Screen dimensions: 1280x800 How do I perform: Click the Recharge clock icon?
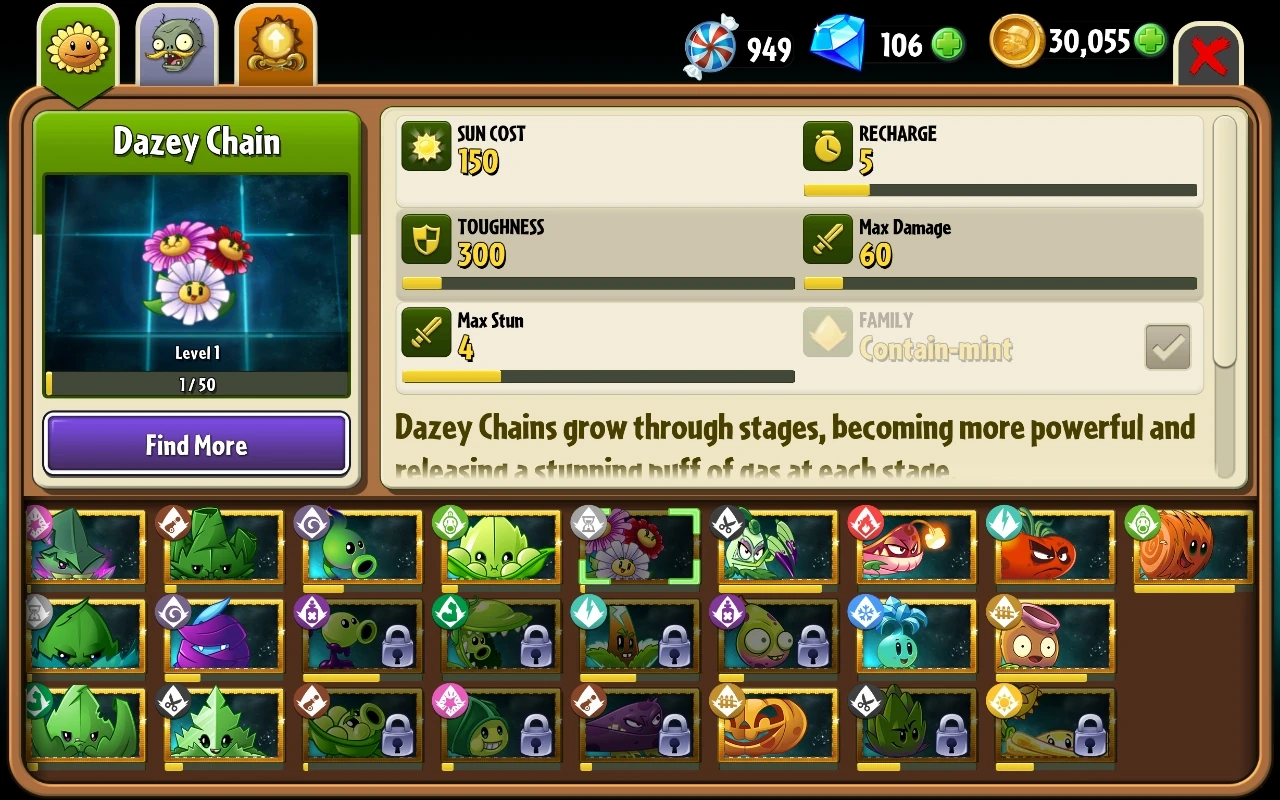827,147
